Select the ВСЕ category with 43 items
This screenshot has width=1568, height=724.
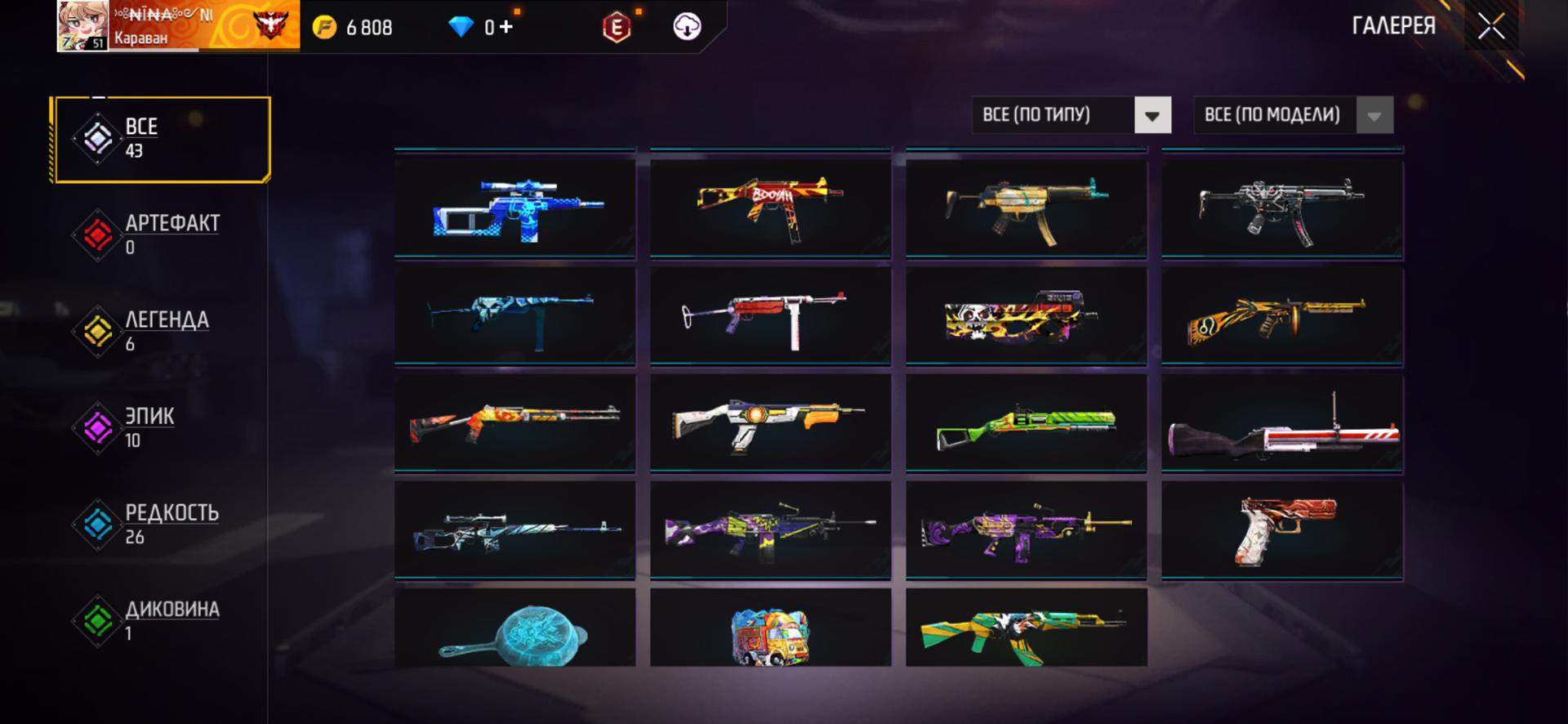coord(161,139)
